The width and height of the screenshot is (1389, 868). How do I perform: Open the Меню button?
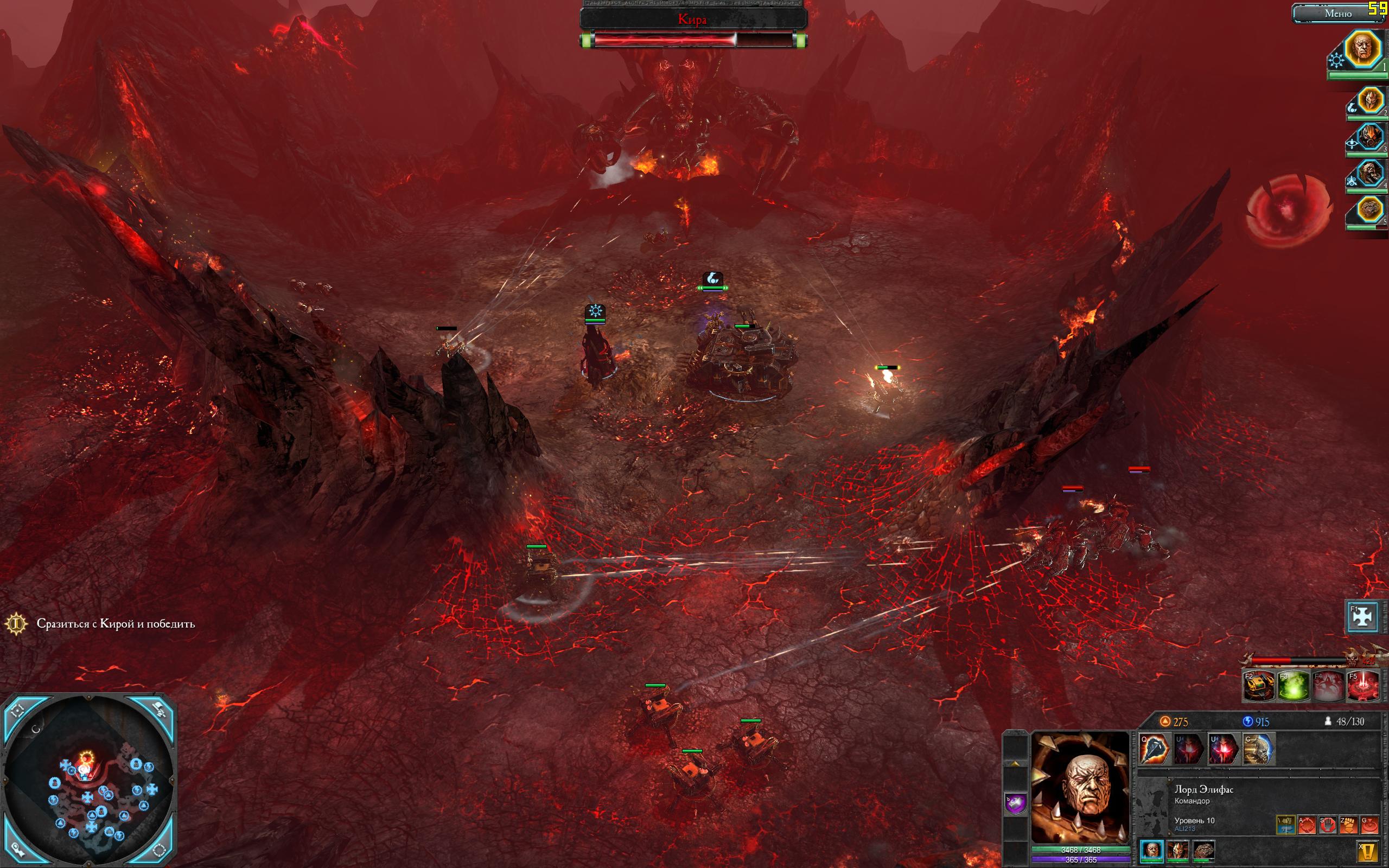pyautogui.click(x=1339, y=14)
